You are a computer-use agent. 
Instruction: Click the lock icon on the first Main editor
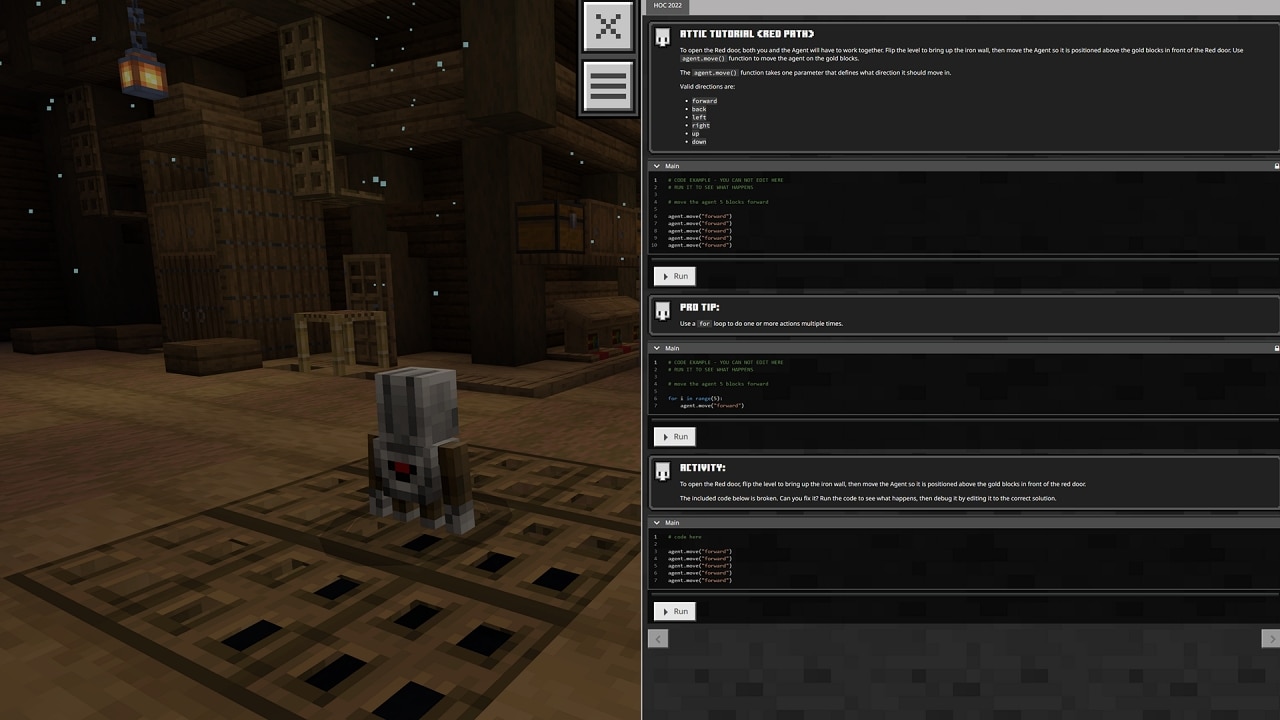(1276, 166)
